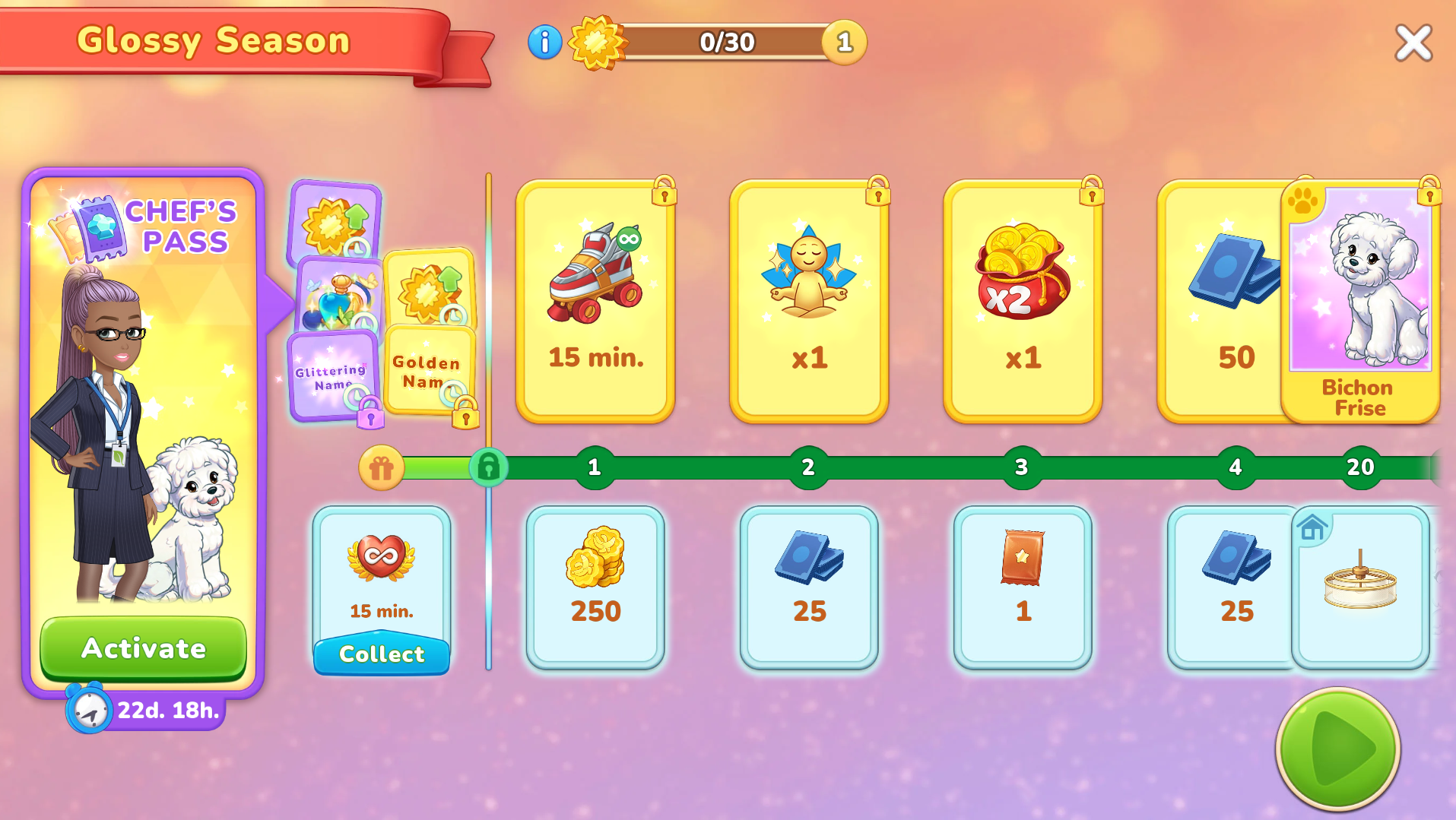Click the orange gift icon on track
The image size is (1456, 820).
pyautogui.click(x=381, y=467)
